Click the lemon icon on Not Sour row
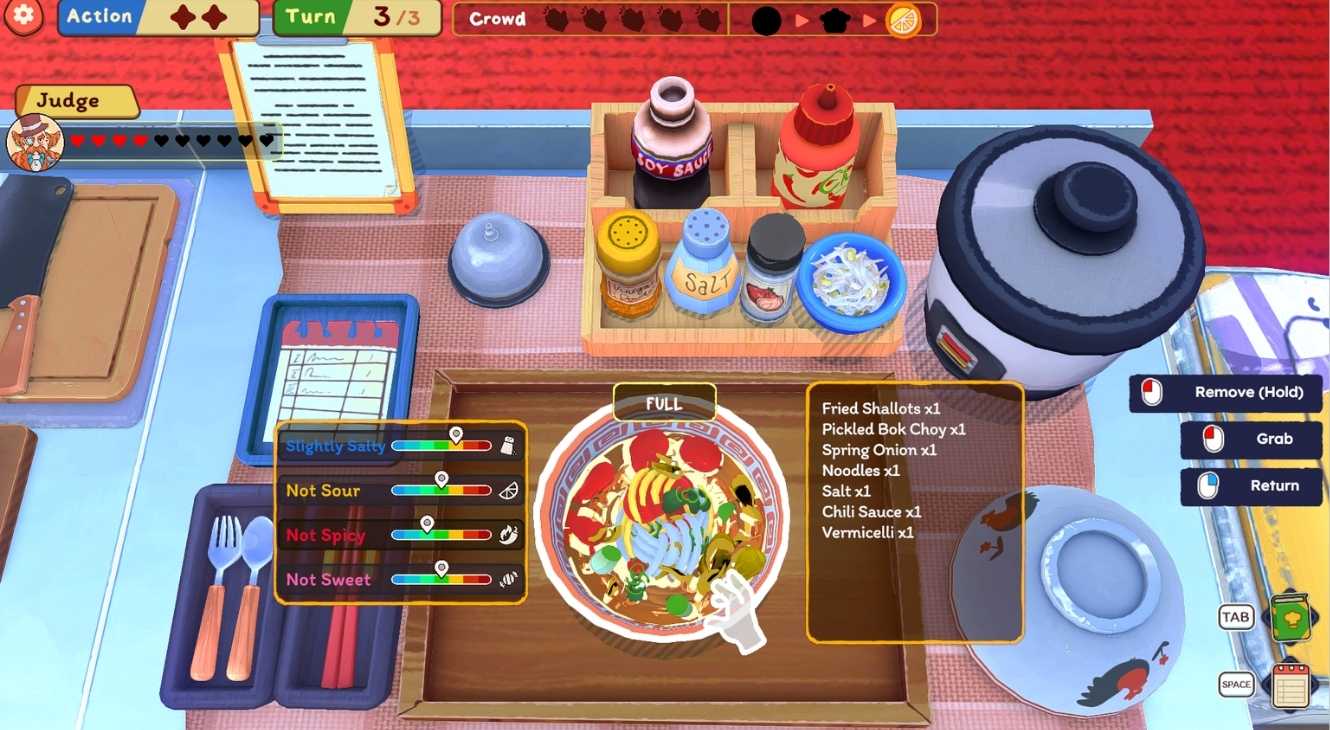Screen dimensions: 1330x730 [510, 489]
